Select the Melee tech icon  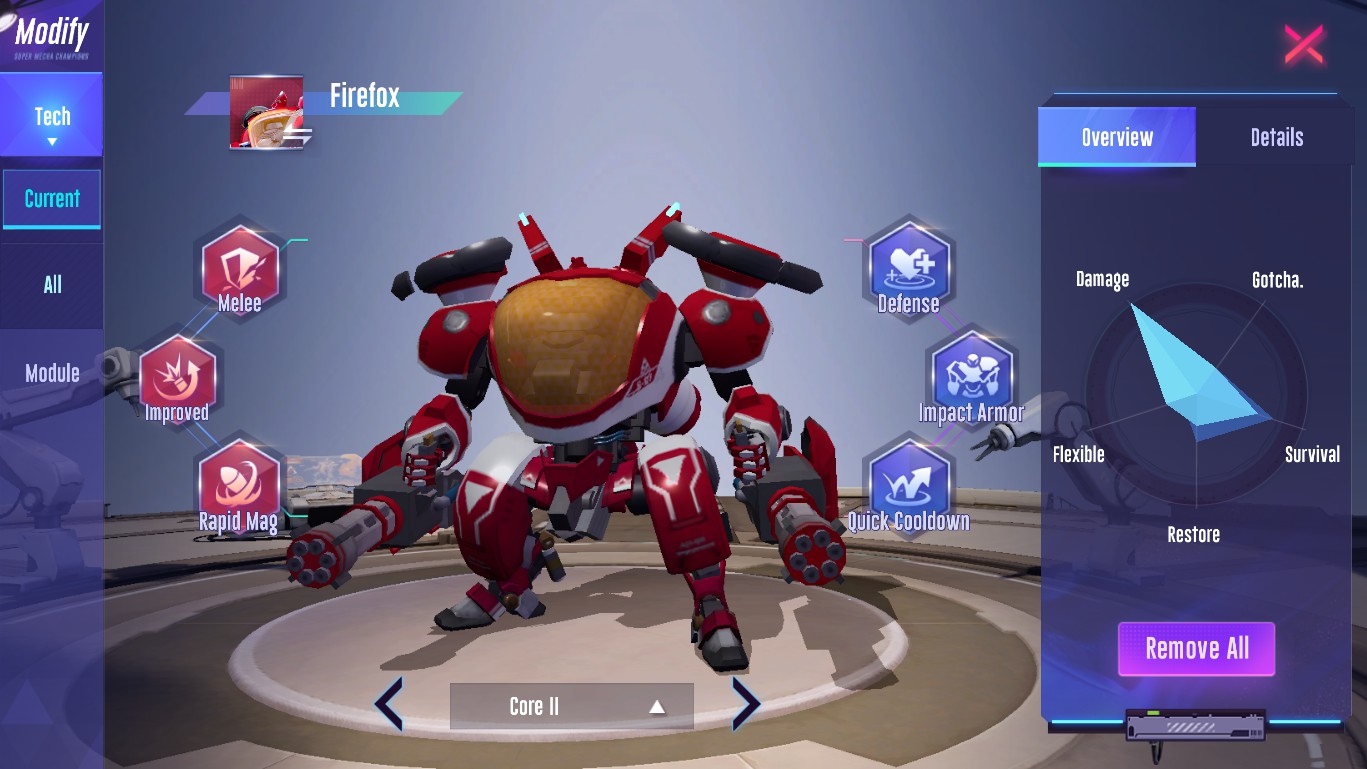(240, 269)
